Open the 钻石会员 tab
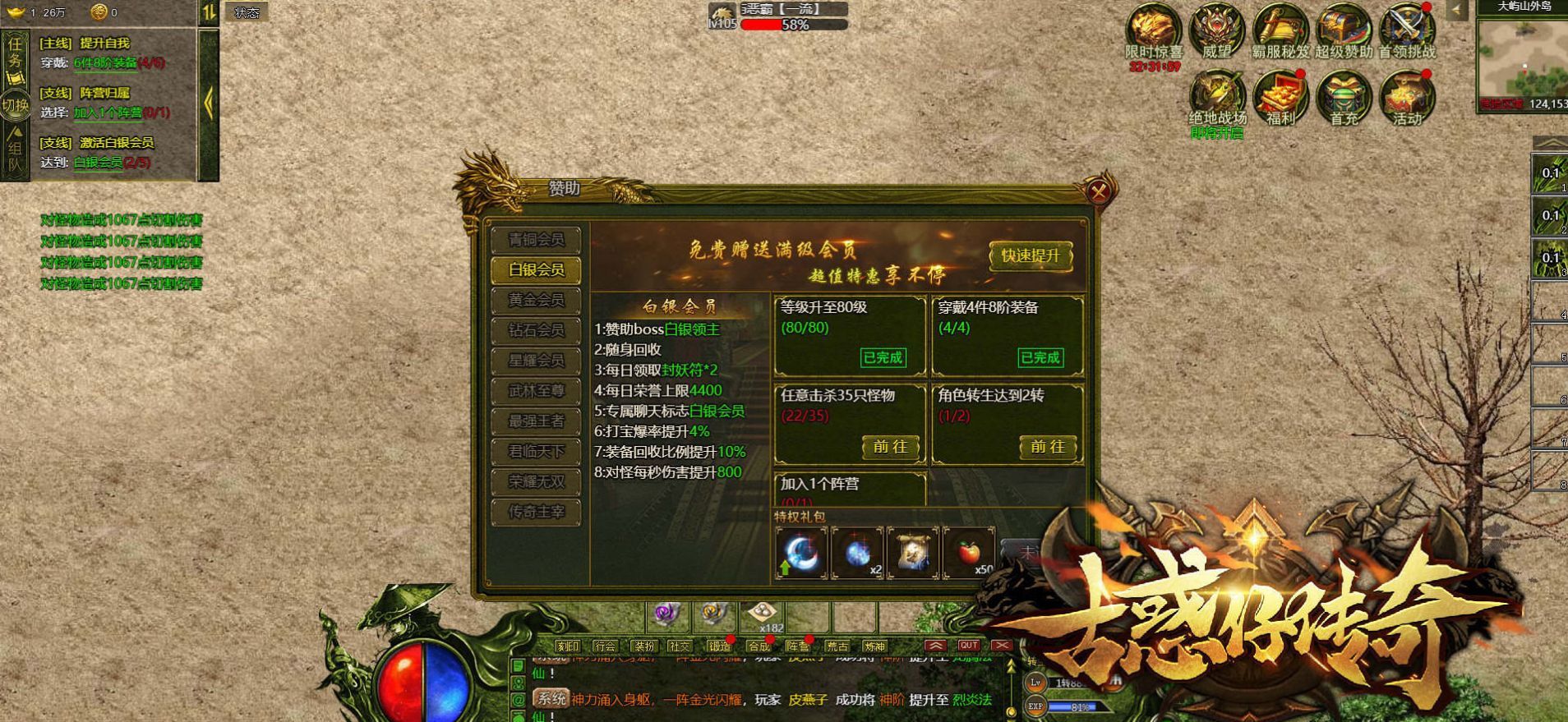The height and width of the screenshot is (722, 1568). pyautogui.click(x=536, y=330)
